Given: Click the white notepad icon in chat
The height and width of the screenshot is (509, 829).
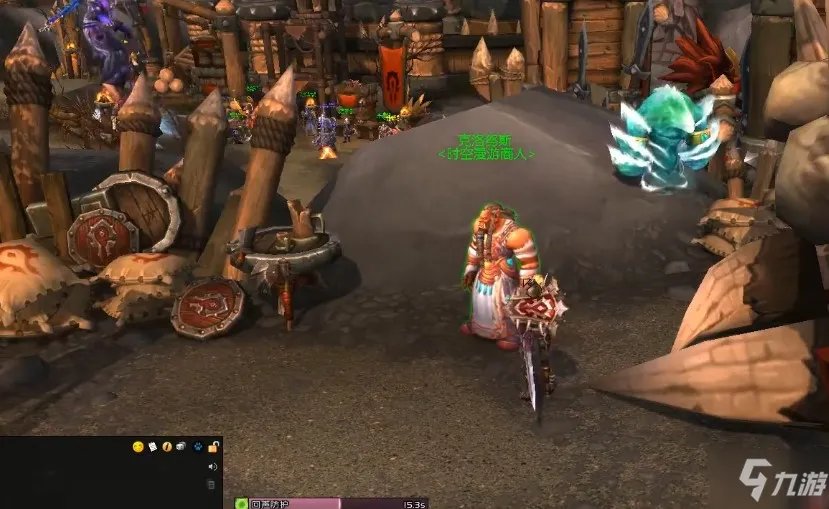Looking at the screenshot, I should pos(153,447).
